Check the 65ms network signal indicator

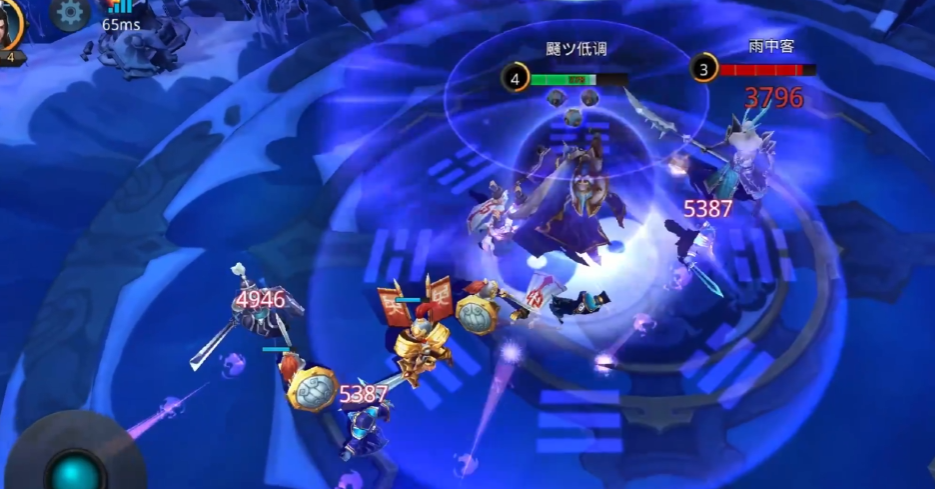coord(120,14)
